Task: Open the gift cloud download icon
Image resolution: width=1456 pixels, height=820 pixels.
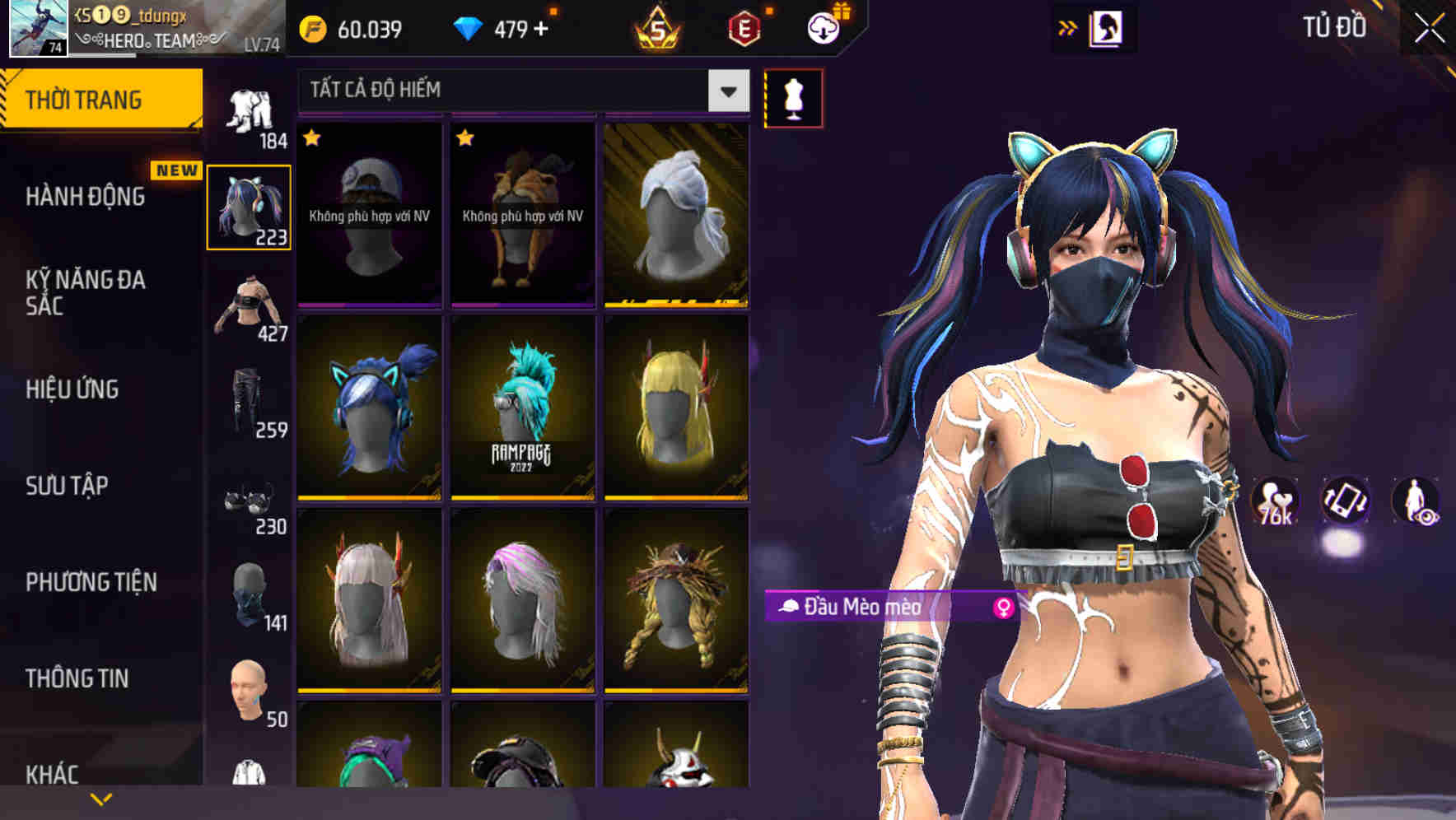Action: point(823,29)
